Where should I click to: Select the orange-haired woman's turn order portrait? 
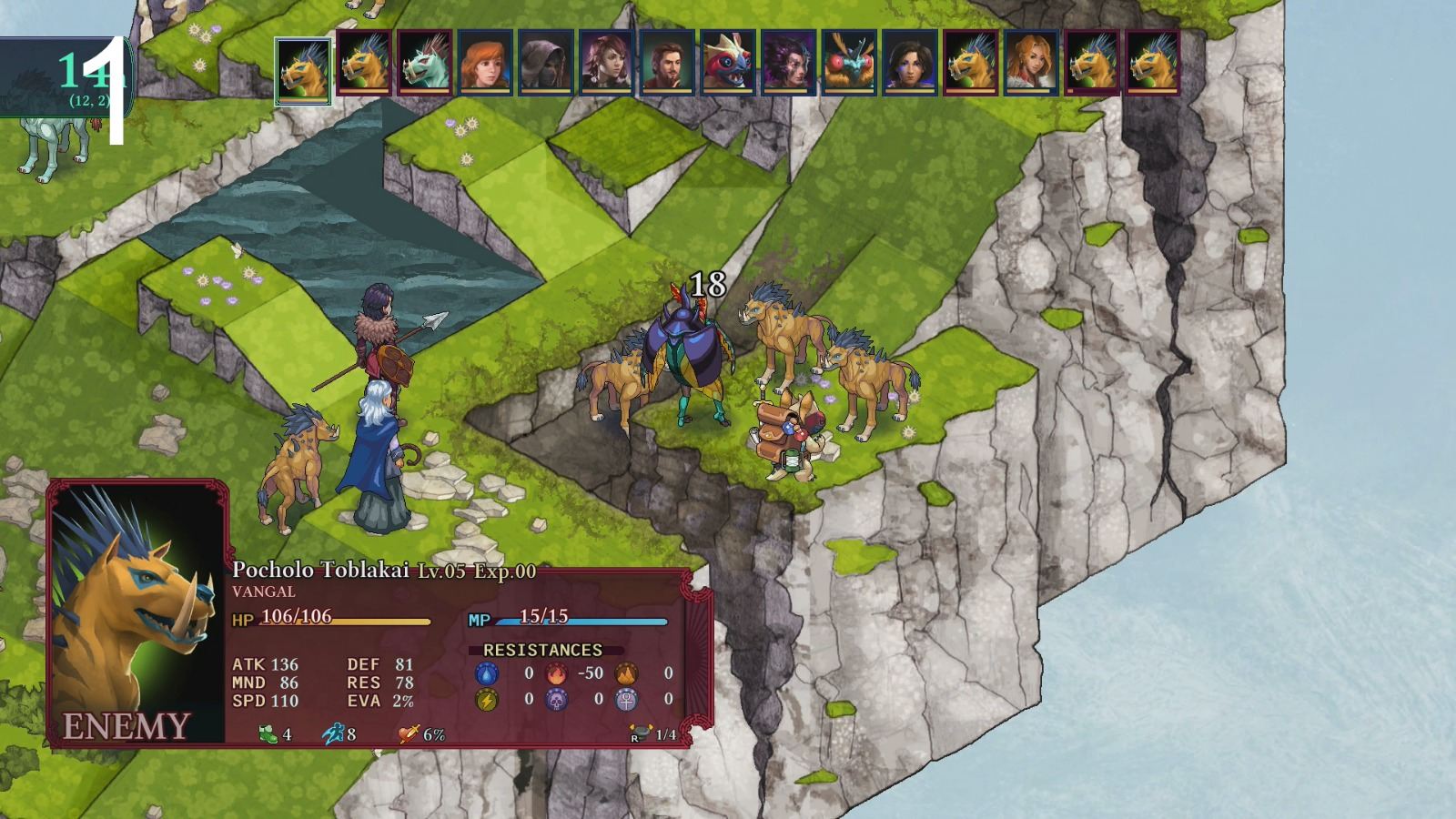coord(486,64)
